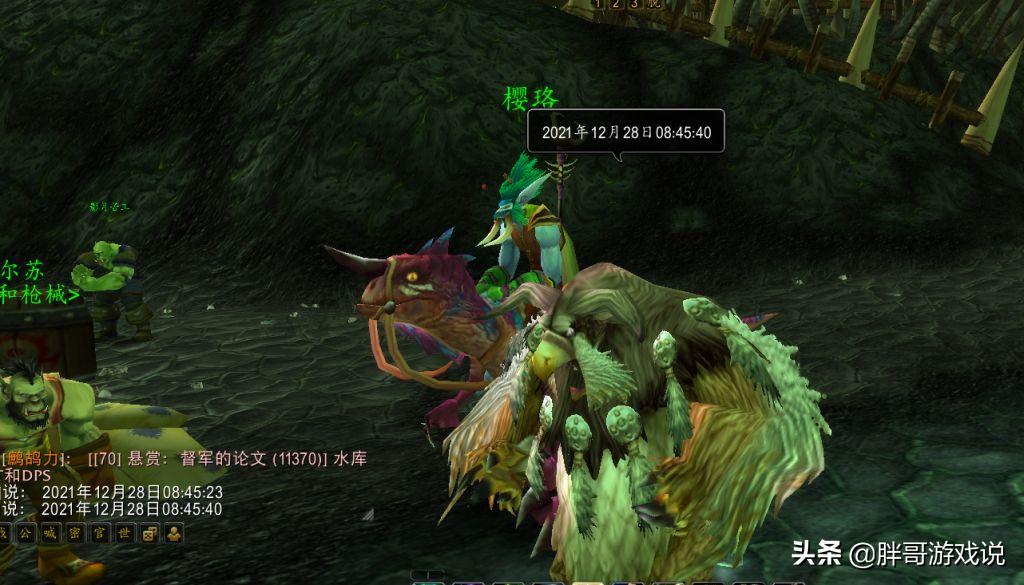The image size is (1024, 585).
Task: Open the 官 (officer) chat channel
Action: coord(100,533)
